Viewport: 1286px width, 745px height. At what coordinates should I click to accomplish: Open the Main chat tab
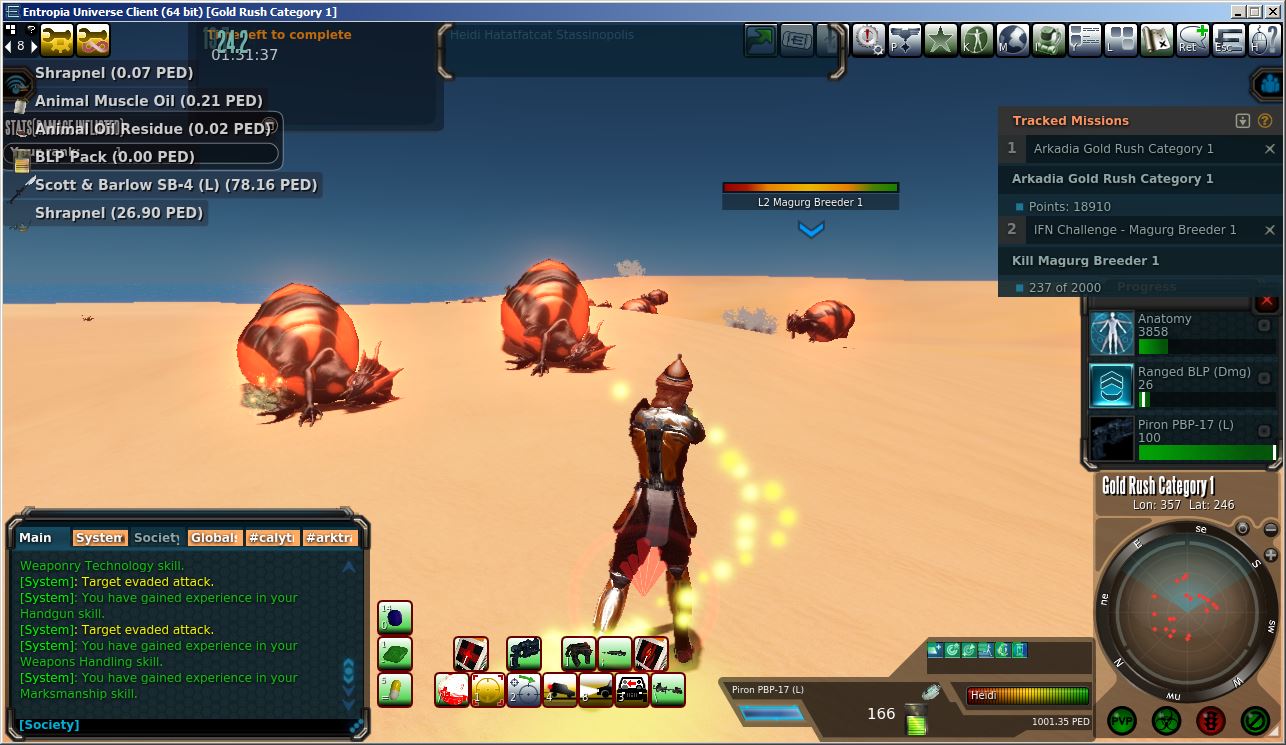36,538
